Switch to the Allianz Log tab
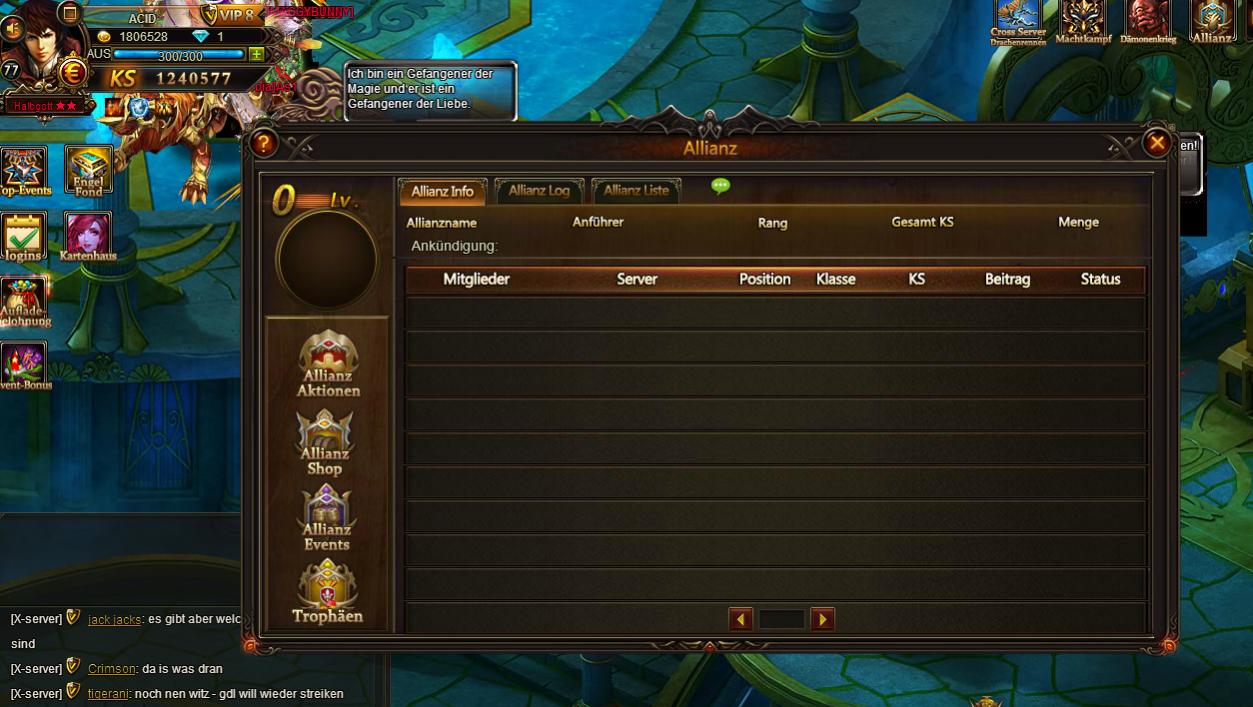Viewport: 1253px width, 707px height. [x=538, y=191]
